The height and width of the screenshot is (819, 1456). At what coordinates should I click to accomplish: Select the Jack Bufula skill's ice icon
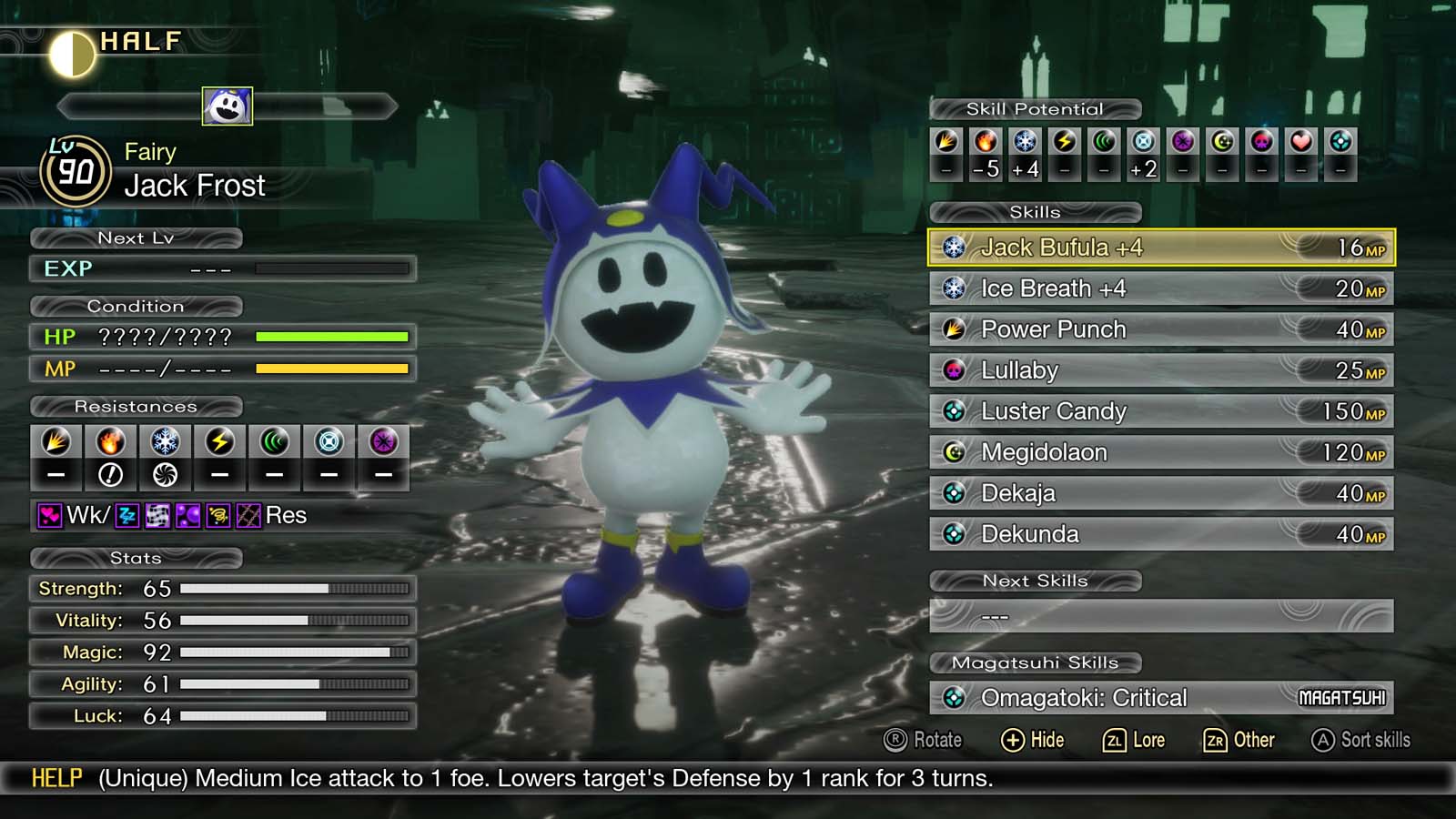pos(955,247)
